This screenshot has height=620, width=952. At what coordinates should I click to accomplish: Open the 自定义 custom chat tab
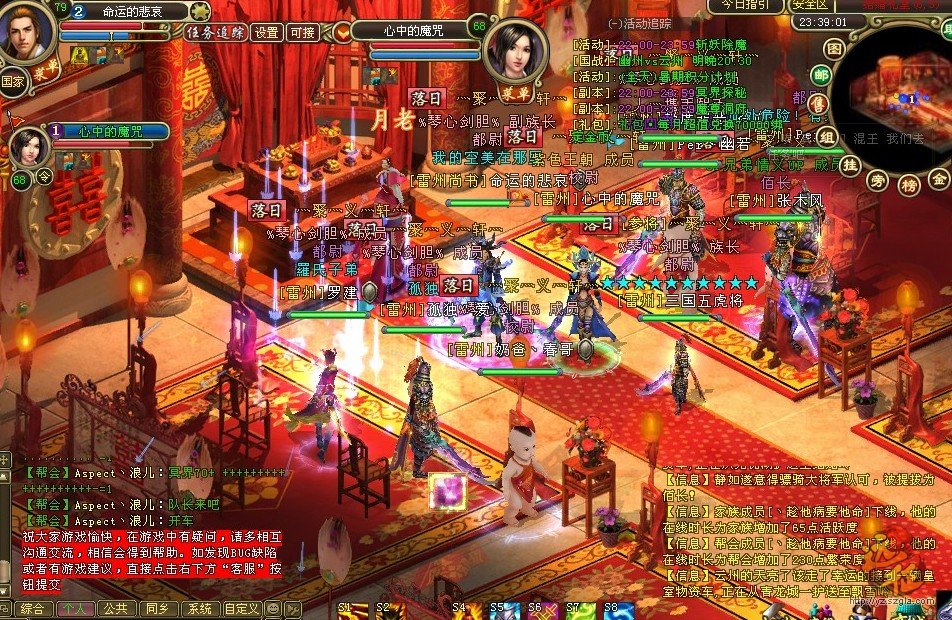[x=242, y=608]
